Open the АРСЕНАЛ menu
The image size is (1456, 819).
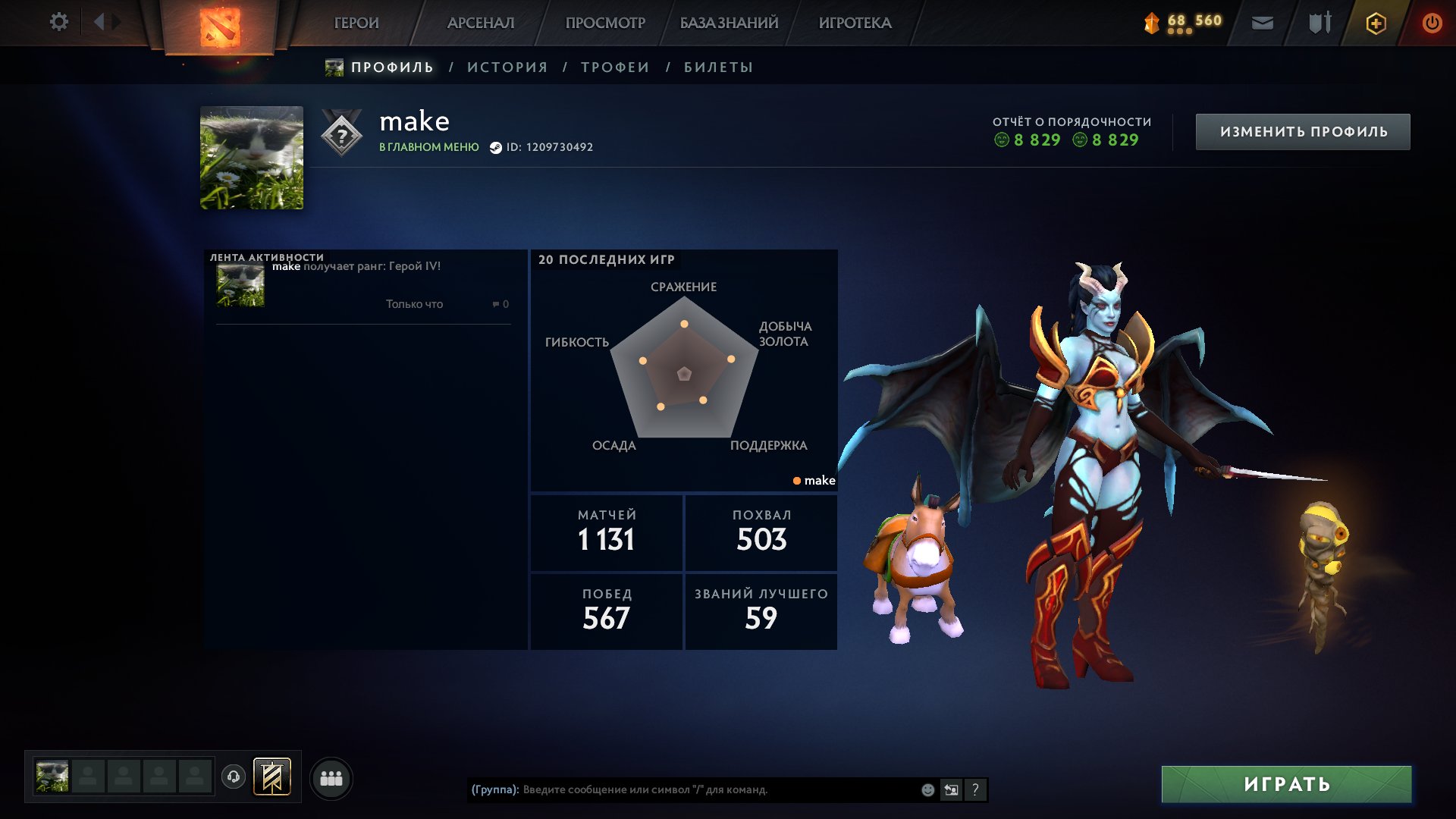[x=481, y=22]
